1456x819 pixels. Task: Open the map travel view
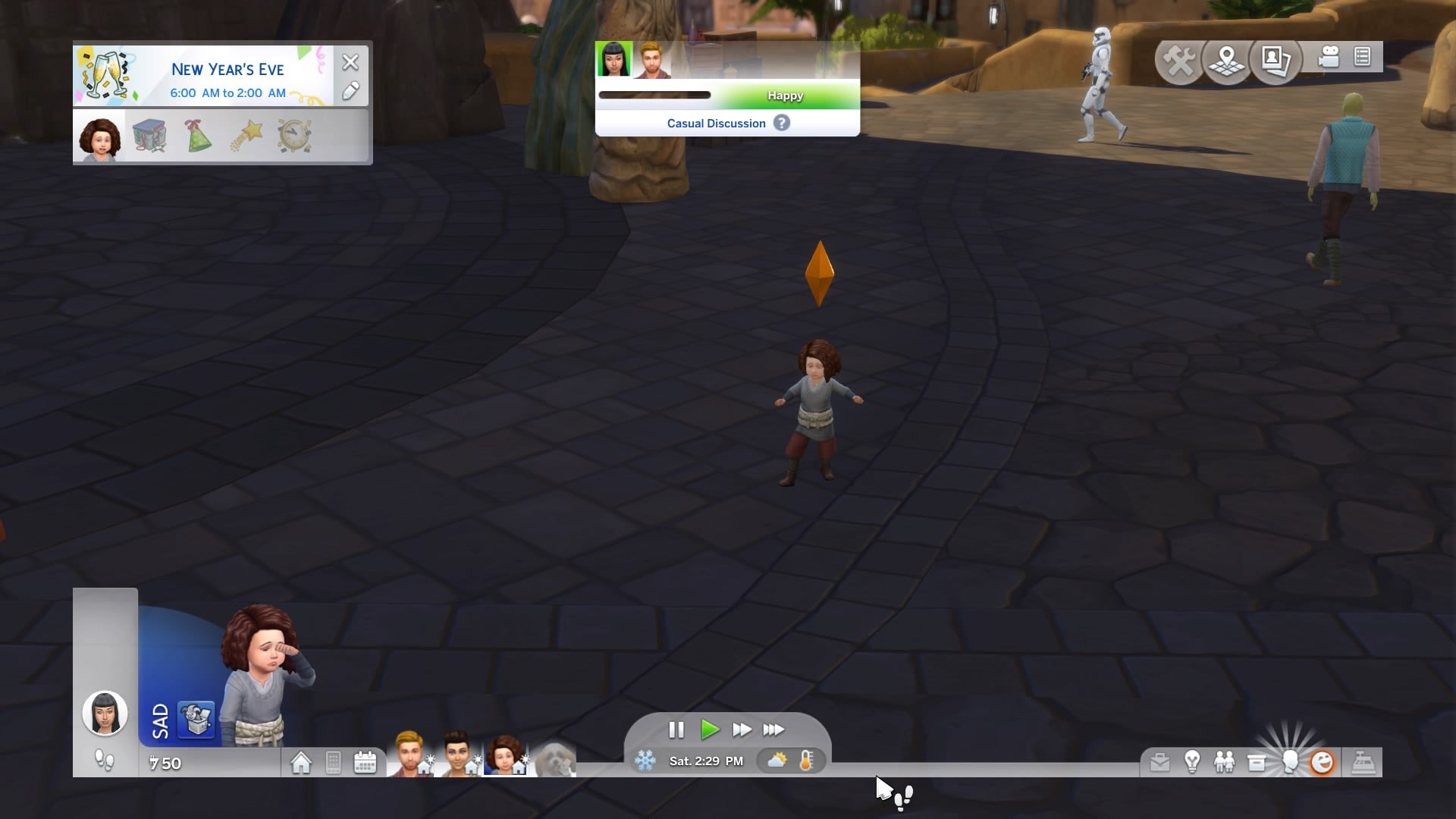[x=1226, y=59]
